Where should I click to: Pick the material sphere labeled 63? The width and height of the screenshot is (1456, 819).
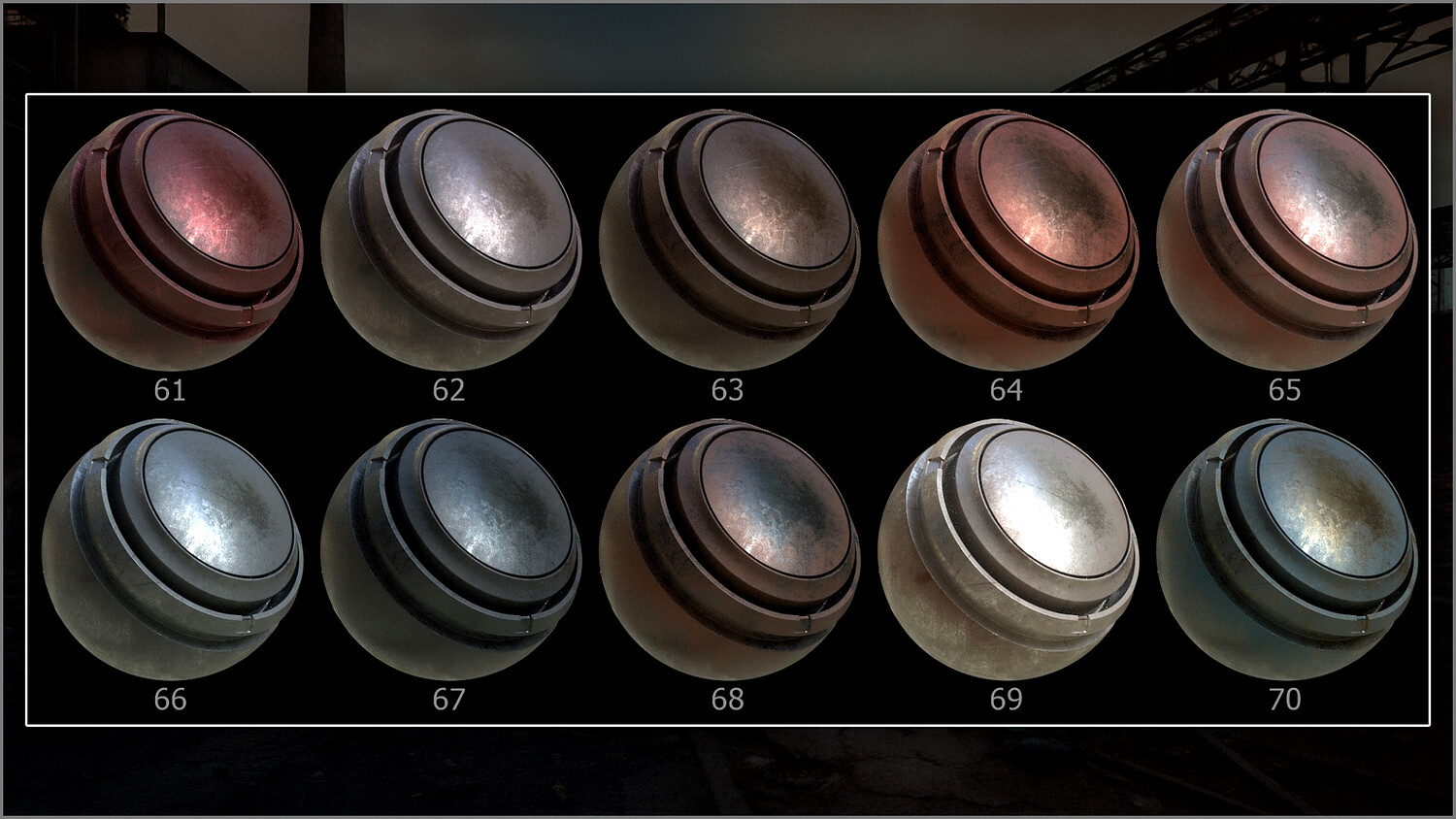[729, 239]
